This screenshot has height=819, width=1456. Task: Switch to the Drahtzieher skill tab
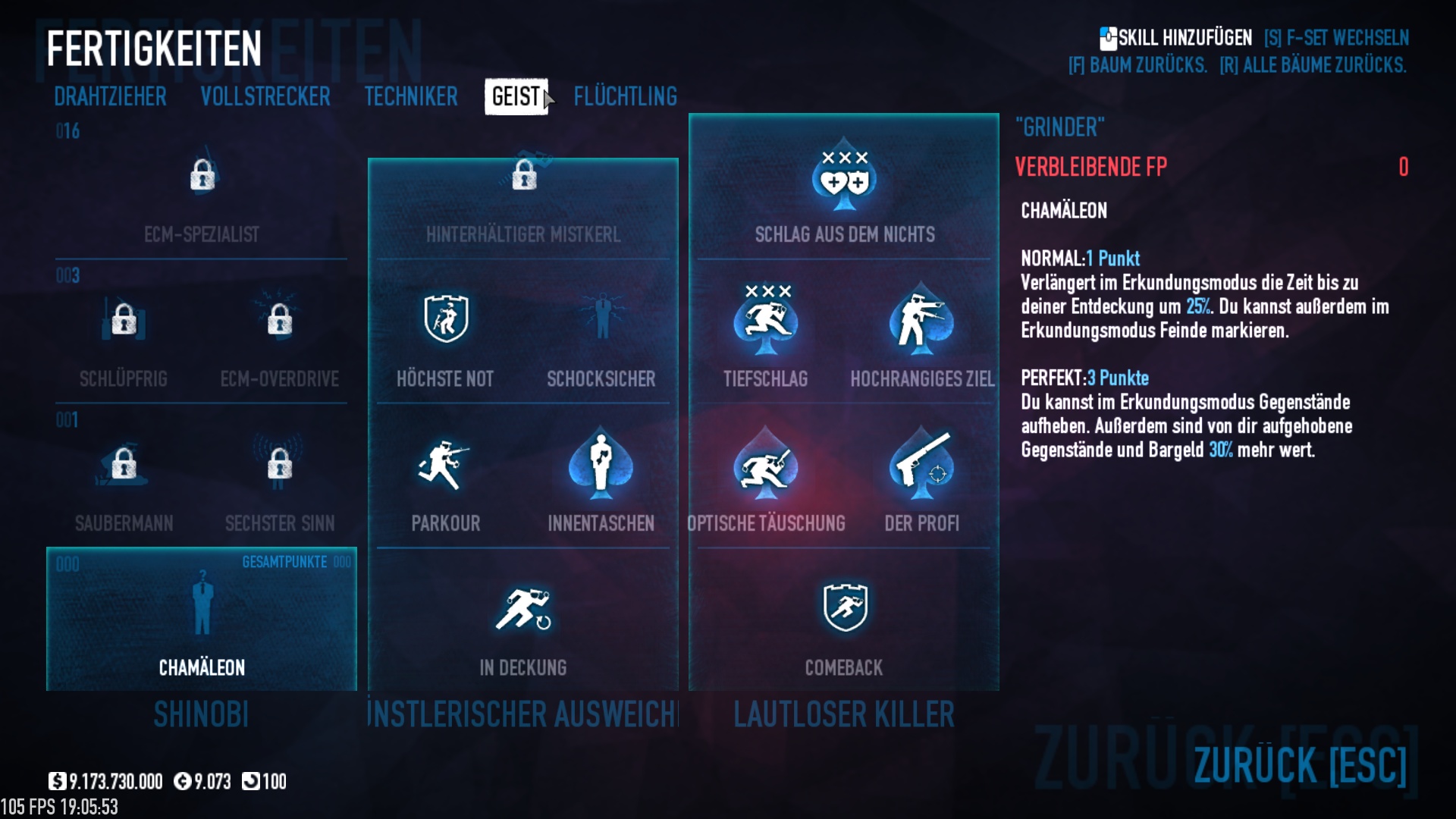pyautogui.click(x=110, y=96)
